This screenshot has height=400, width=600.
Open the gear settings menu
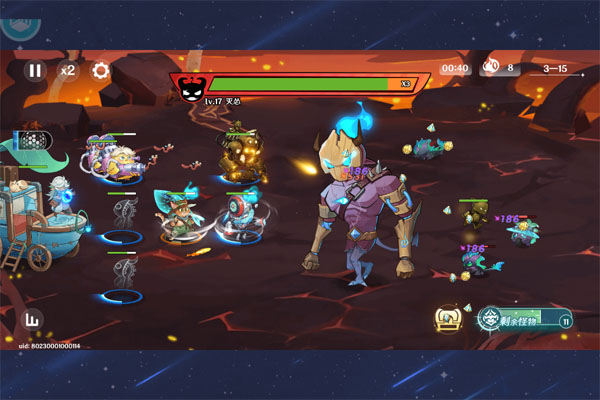pos(100,71)
